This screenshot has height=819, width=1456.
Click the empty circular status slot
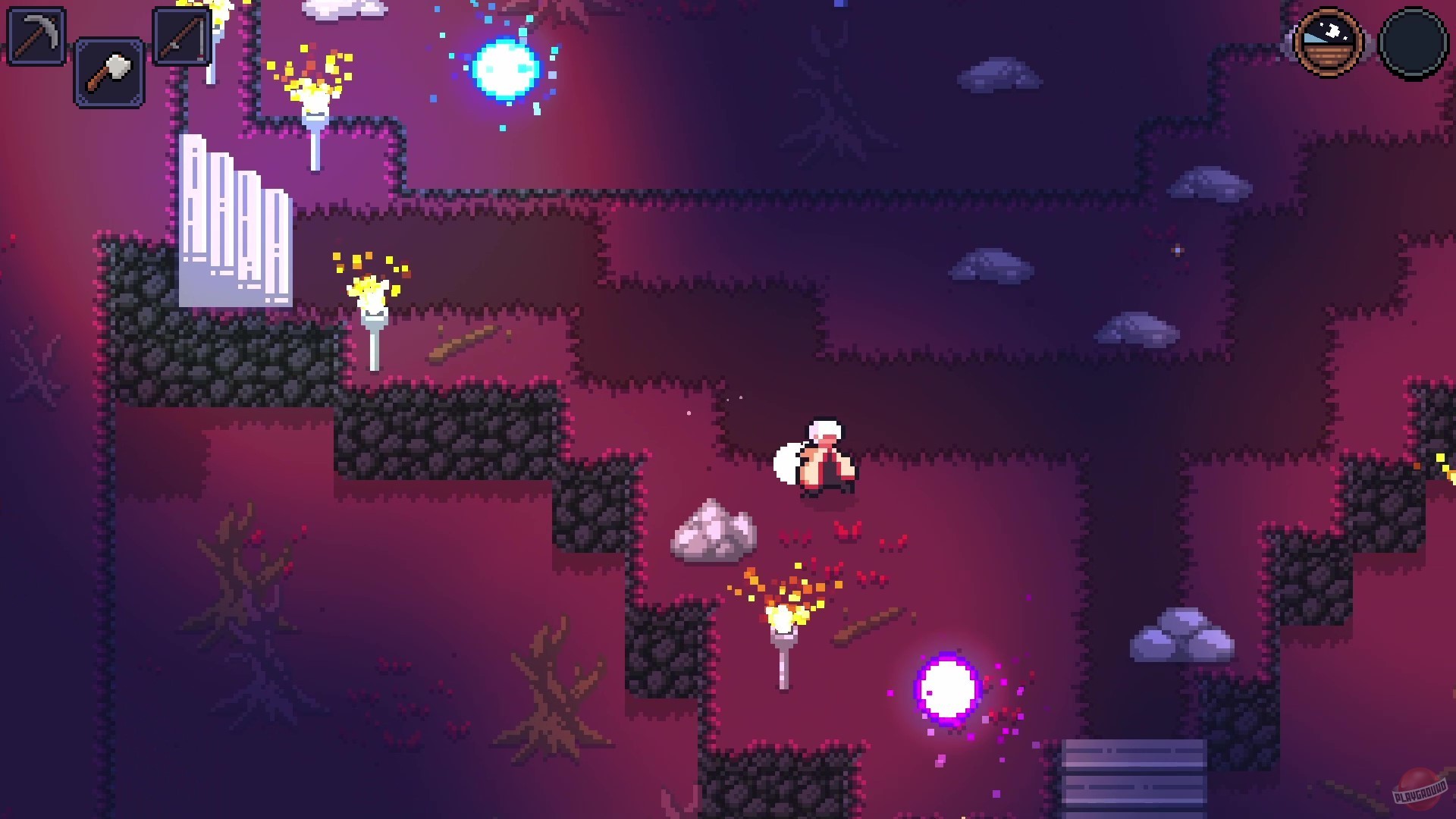pos(1415,43)
